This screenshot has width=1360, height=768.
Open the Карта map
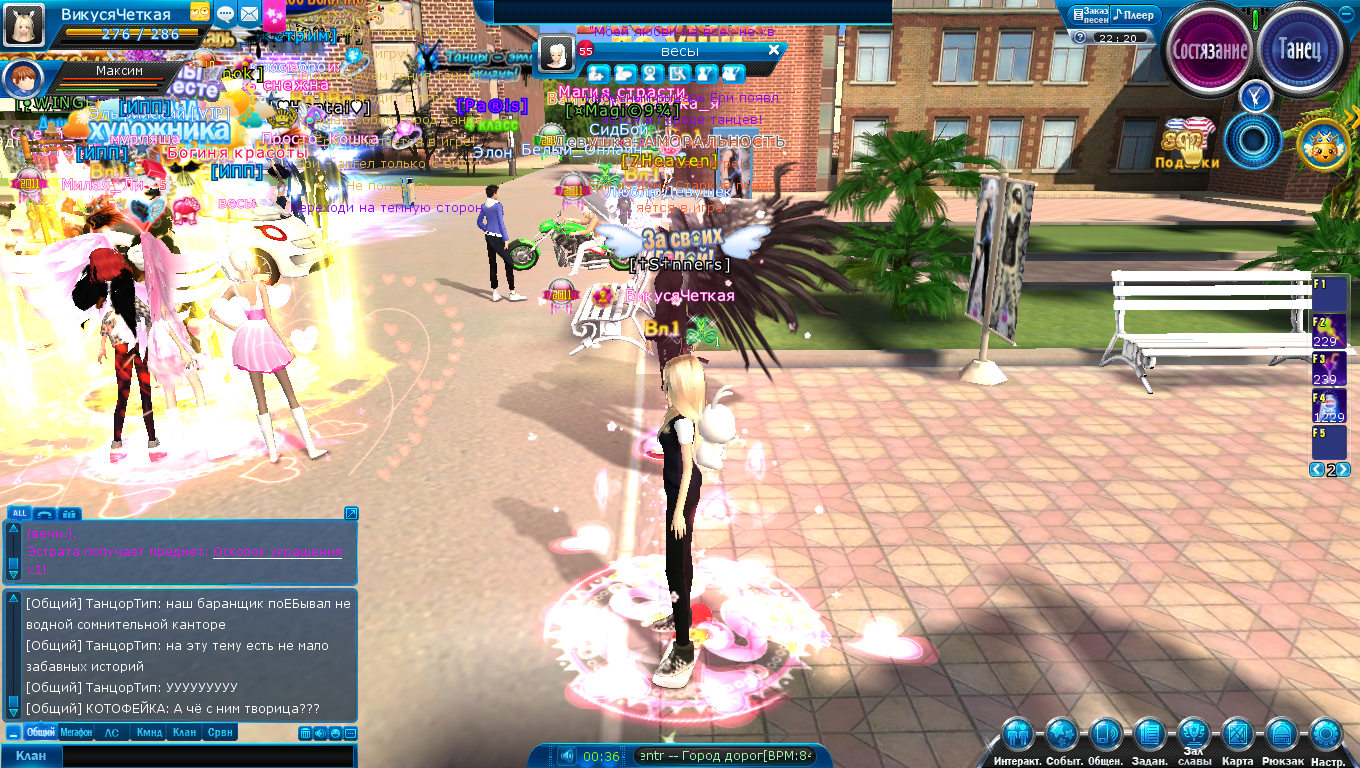(1238, 737)
